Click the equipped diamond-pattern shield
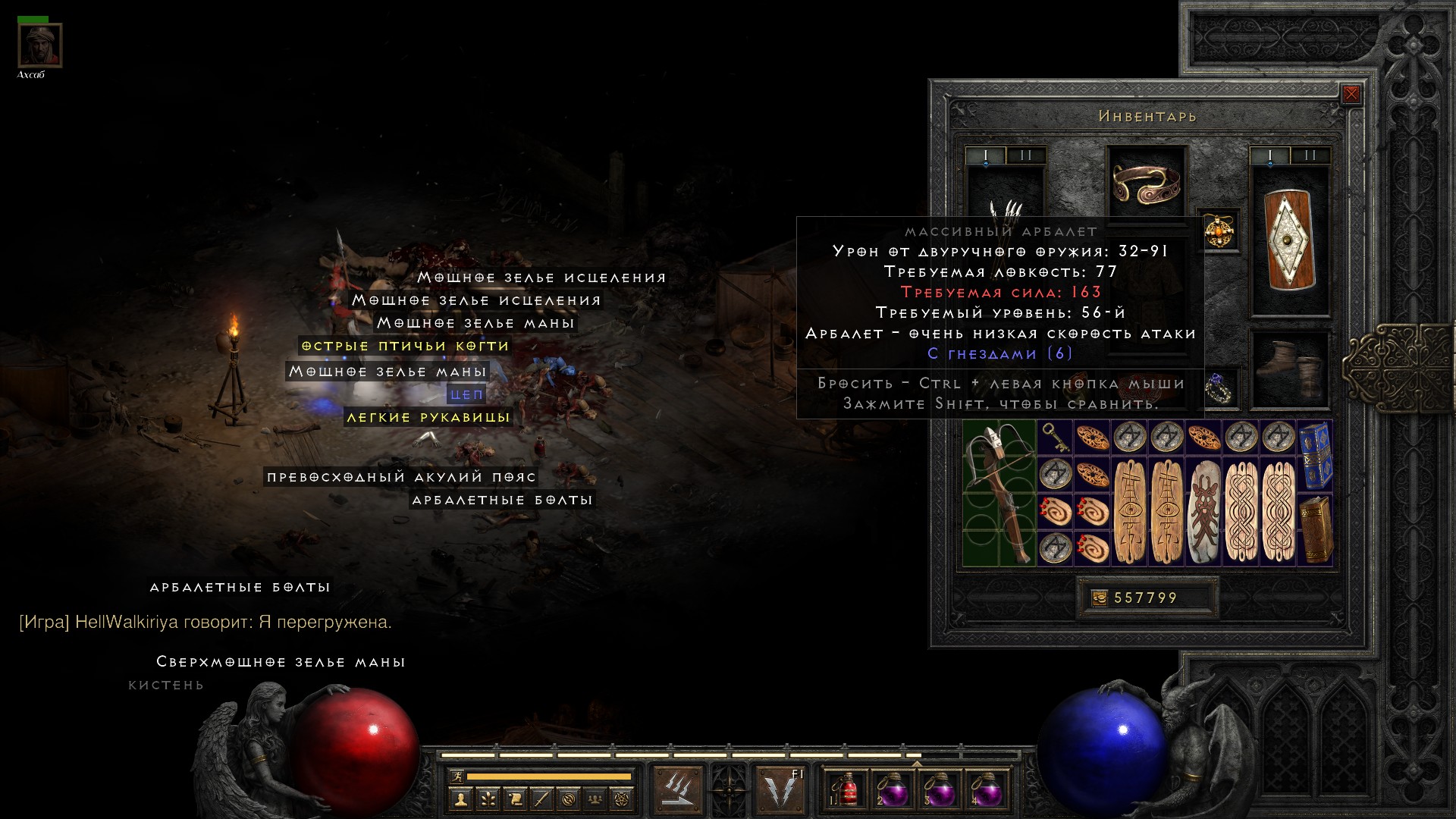 coord(1289,240)
